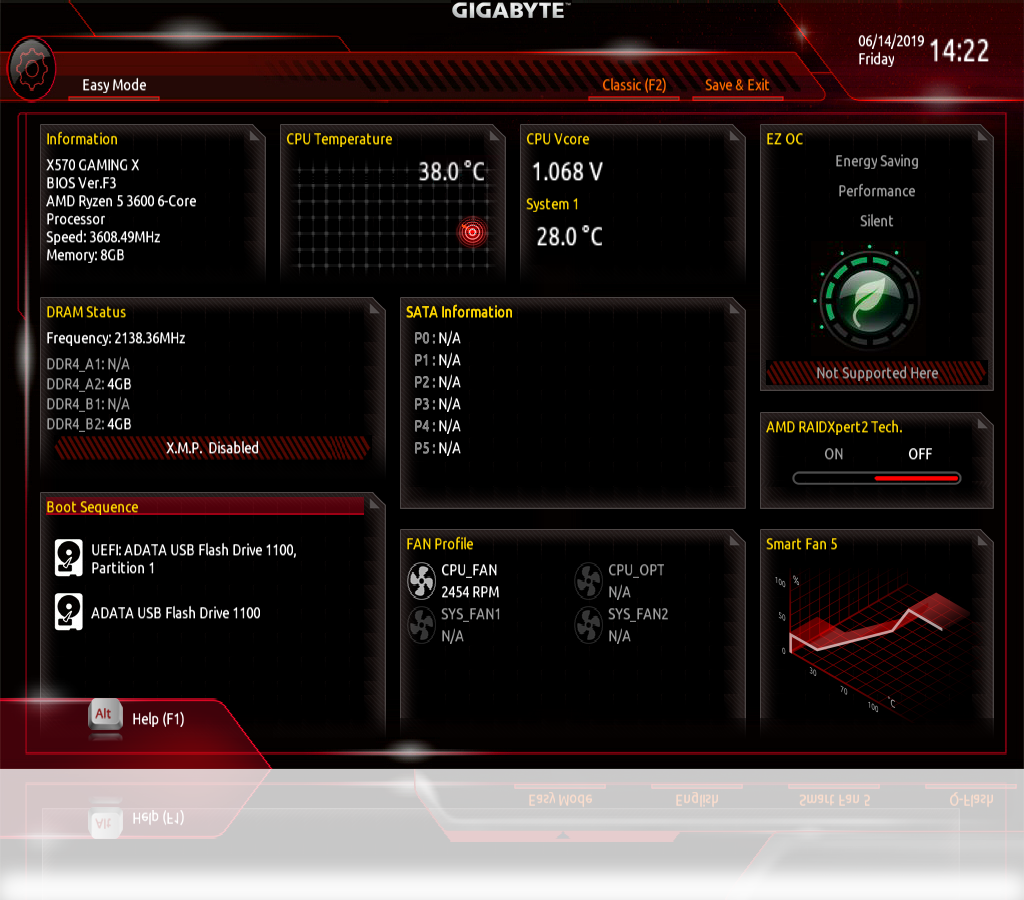Turn AMD RAIDXpert2 ON

833,454
